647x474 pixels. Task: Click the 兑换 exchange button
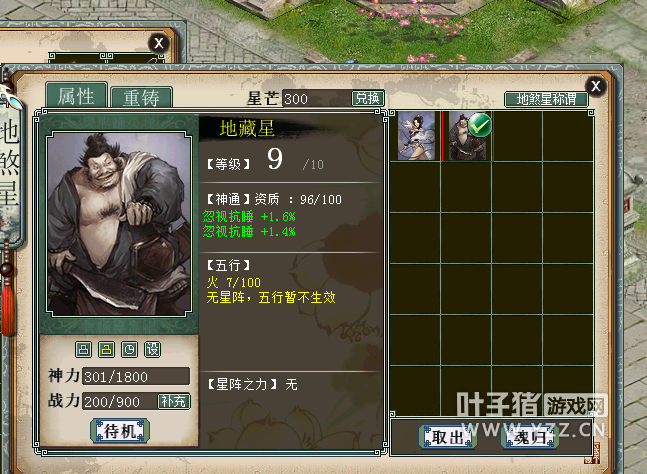[367, 98]
